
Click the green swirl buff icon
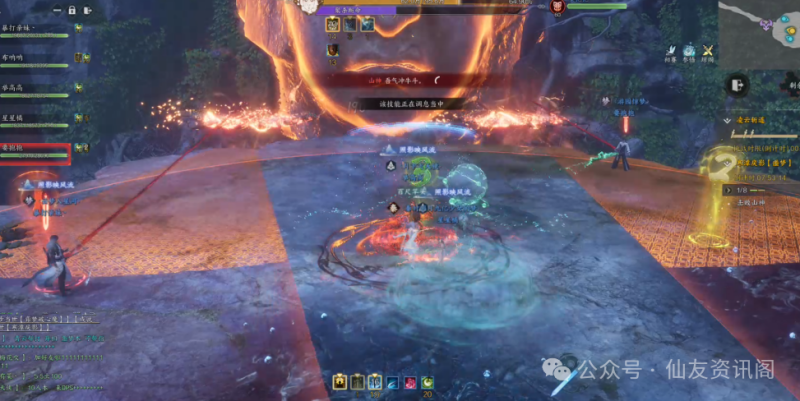pos(426,381)
